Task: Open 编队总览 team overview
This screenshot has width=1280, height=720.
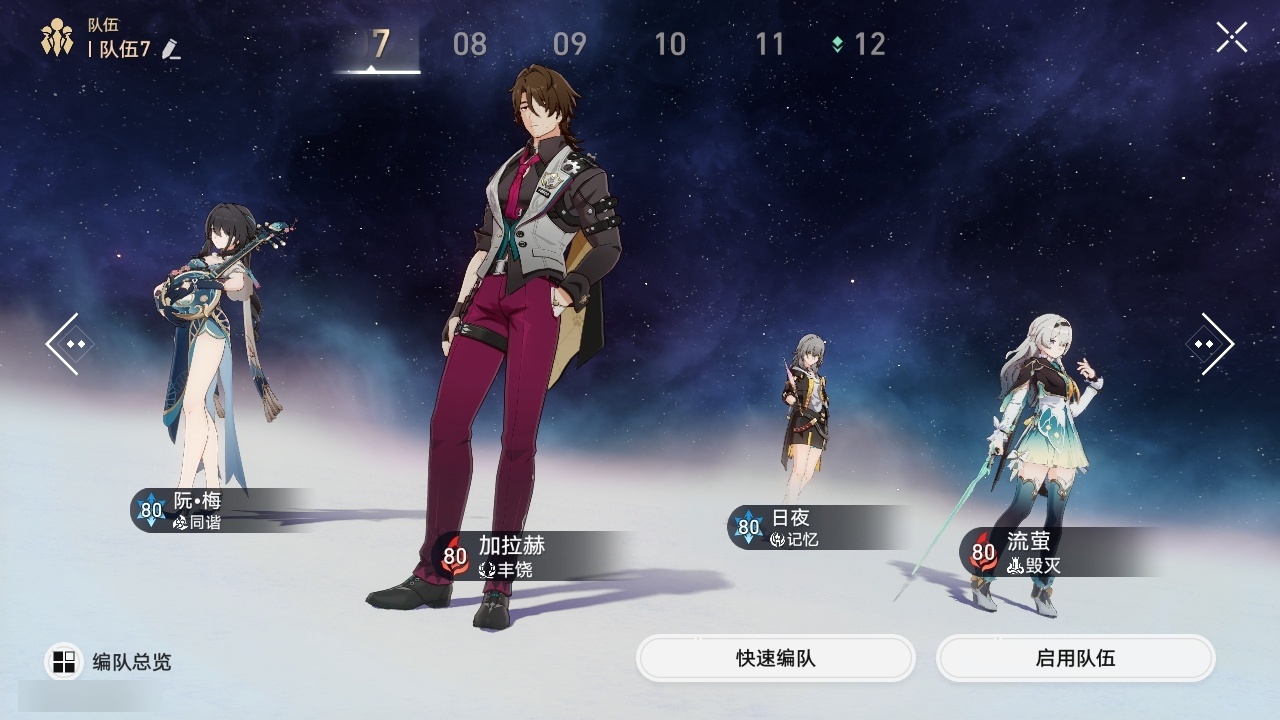Action: coord(110,662)
